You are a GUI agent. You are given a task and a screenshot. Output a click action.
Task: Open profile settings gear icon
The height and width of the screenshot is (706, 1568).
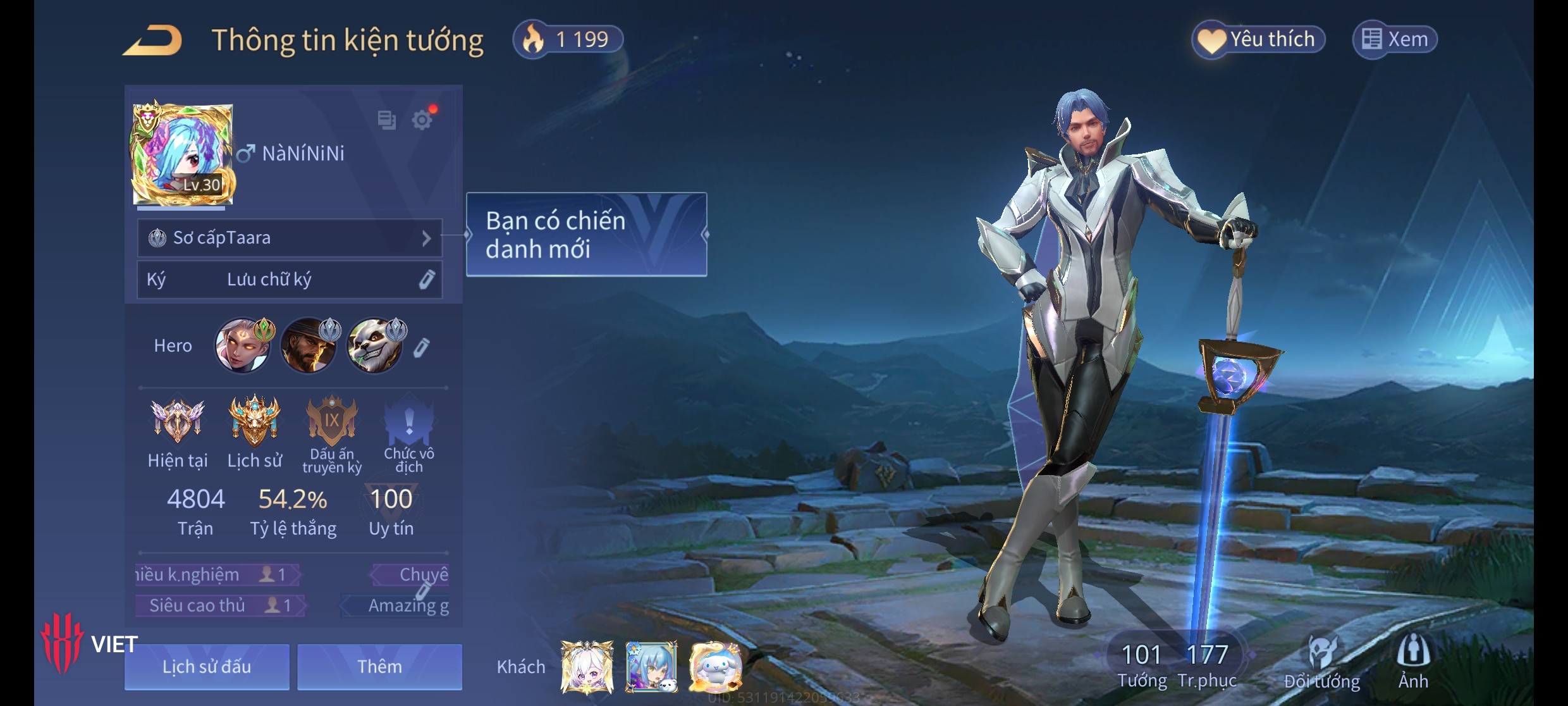pyautogui.click(x=422, y=120)
